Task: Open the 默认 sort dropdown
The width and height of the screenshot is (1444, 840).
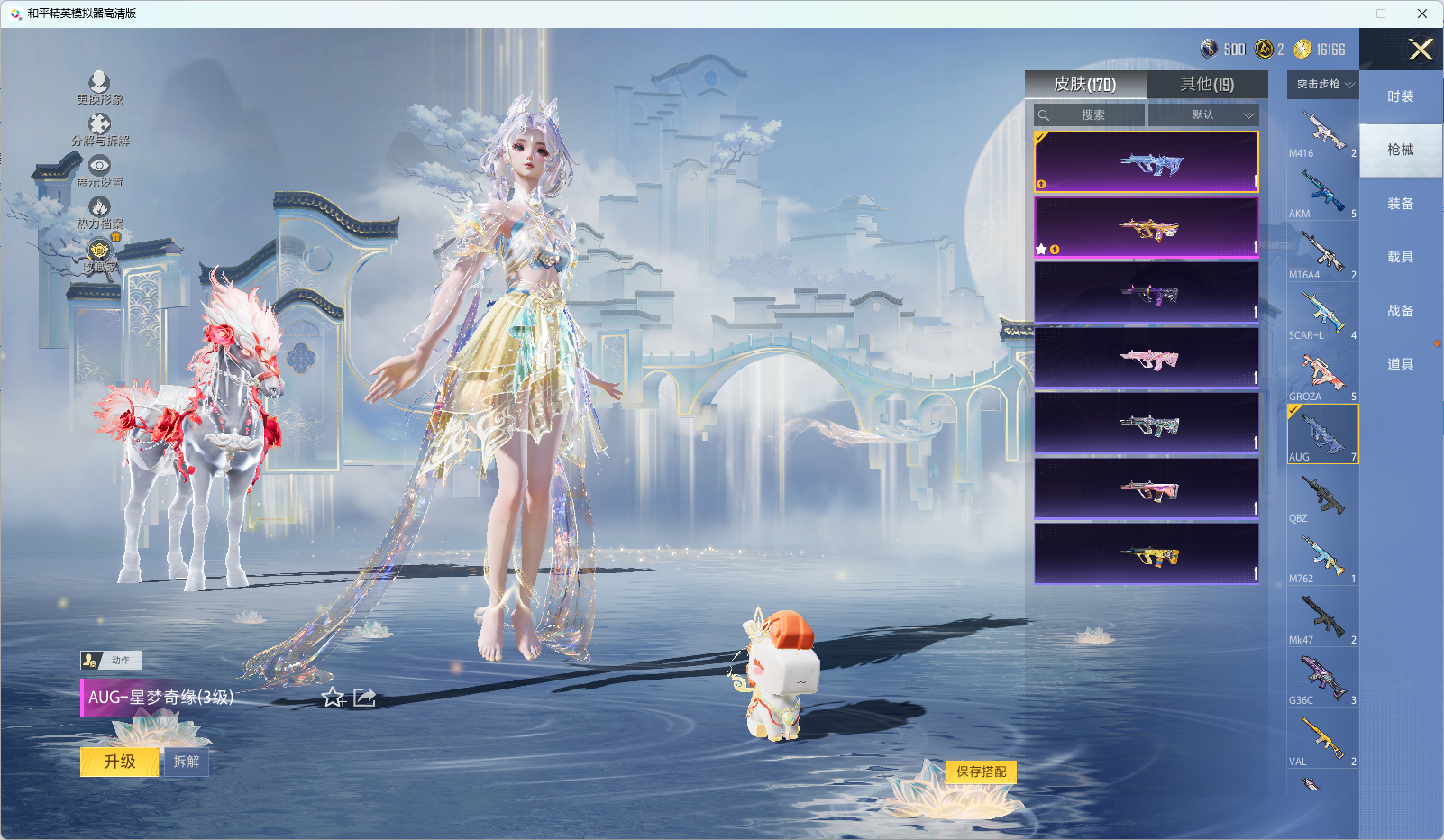Action: [x=1203, y=114]
